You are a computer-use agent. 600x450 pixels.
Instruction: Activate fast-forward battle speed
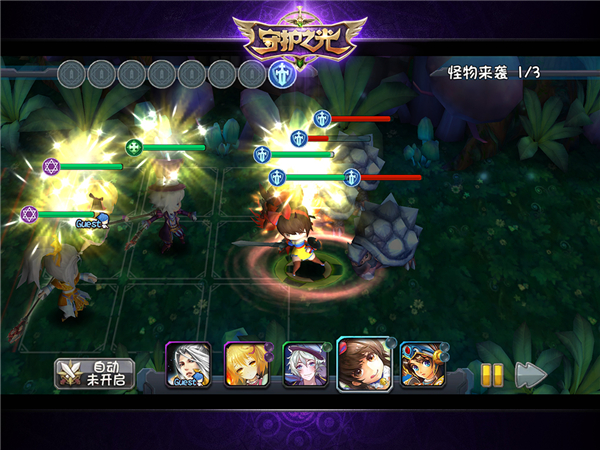(531, 374)
